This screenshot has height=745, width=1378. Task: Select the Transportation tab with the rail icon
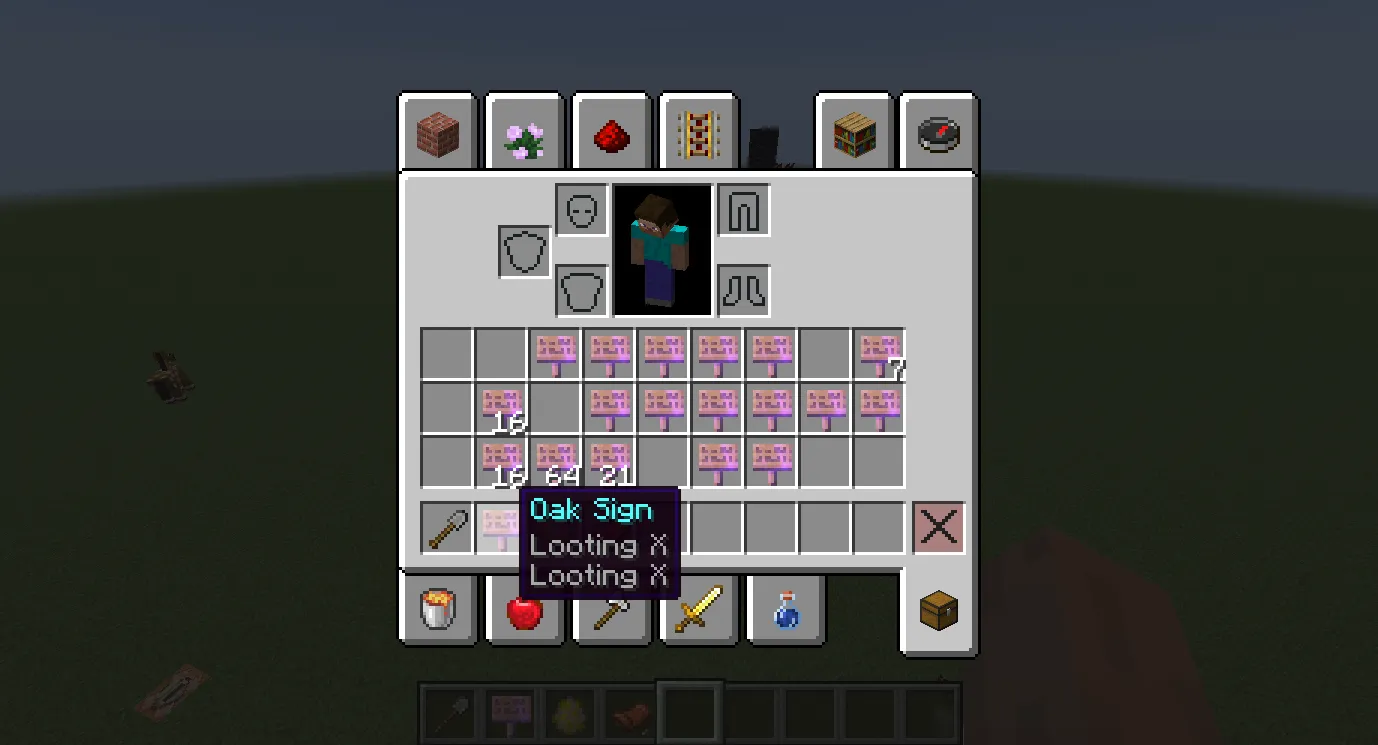698,132
